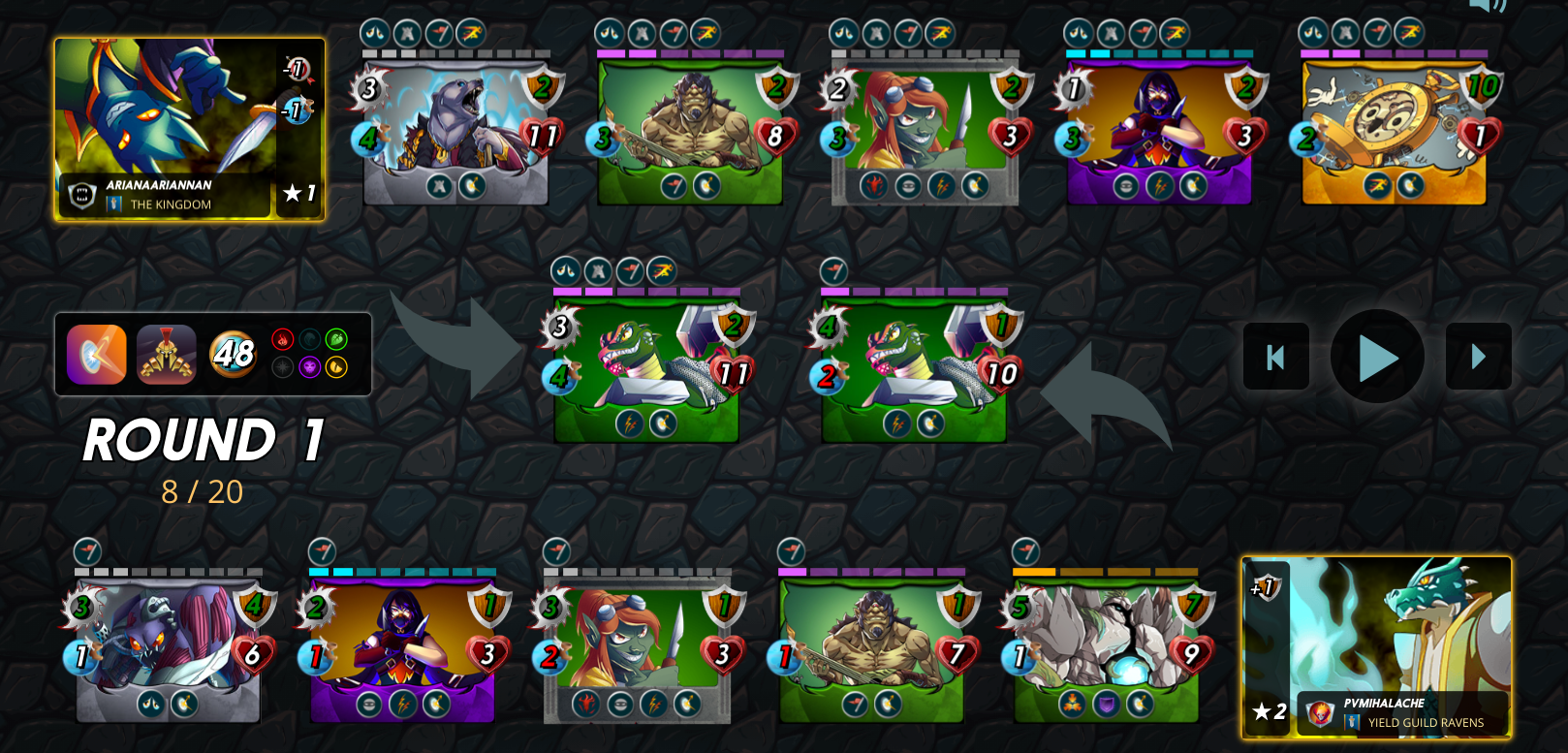
Task: Select the red fire splinter icon
Action: click(282, 338)
